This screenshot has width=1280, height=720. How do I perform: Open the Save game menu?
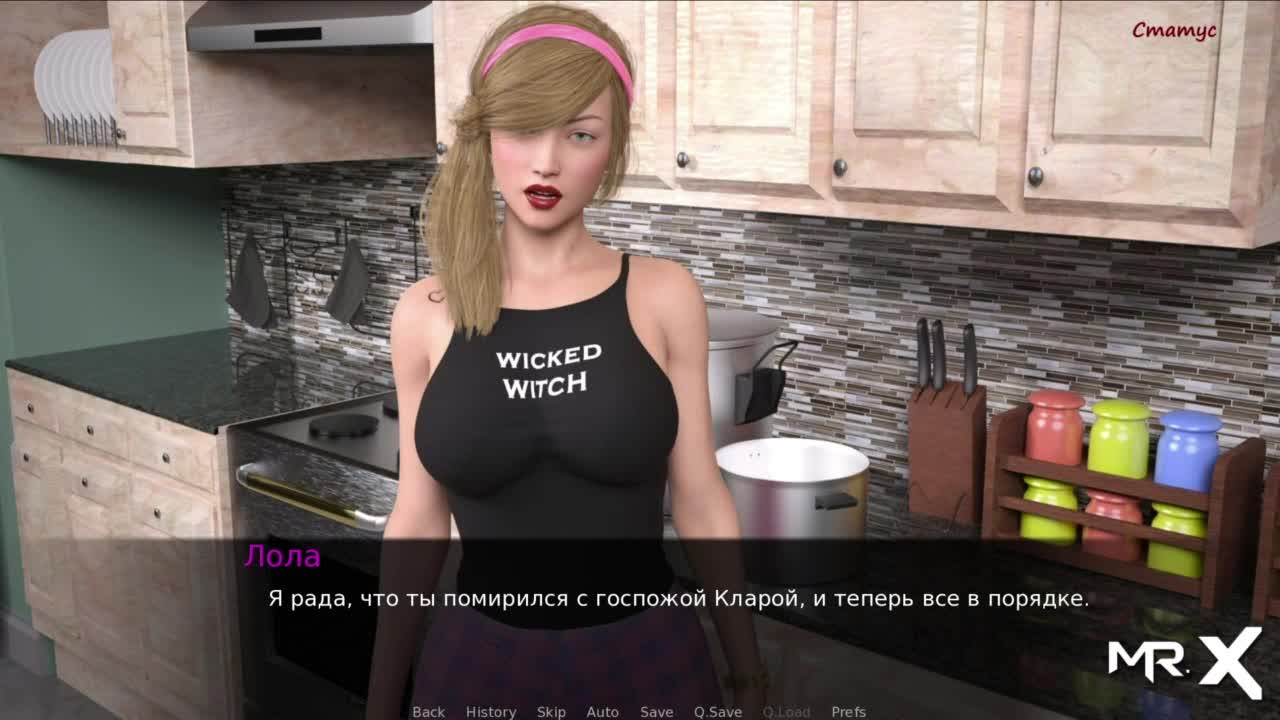(x=656, y=712)
